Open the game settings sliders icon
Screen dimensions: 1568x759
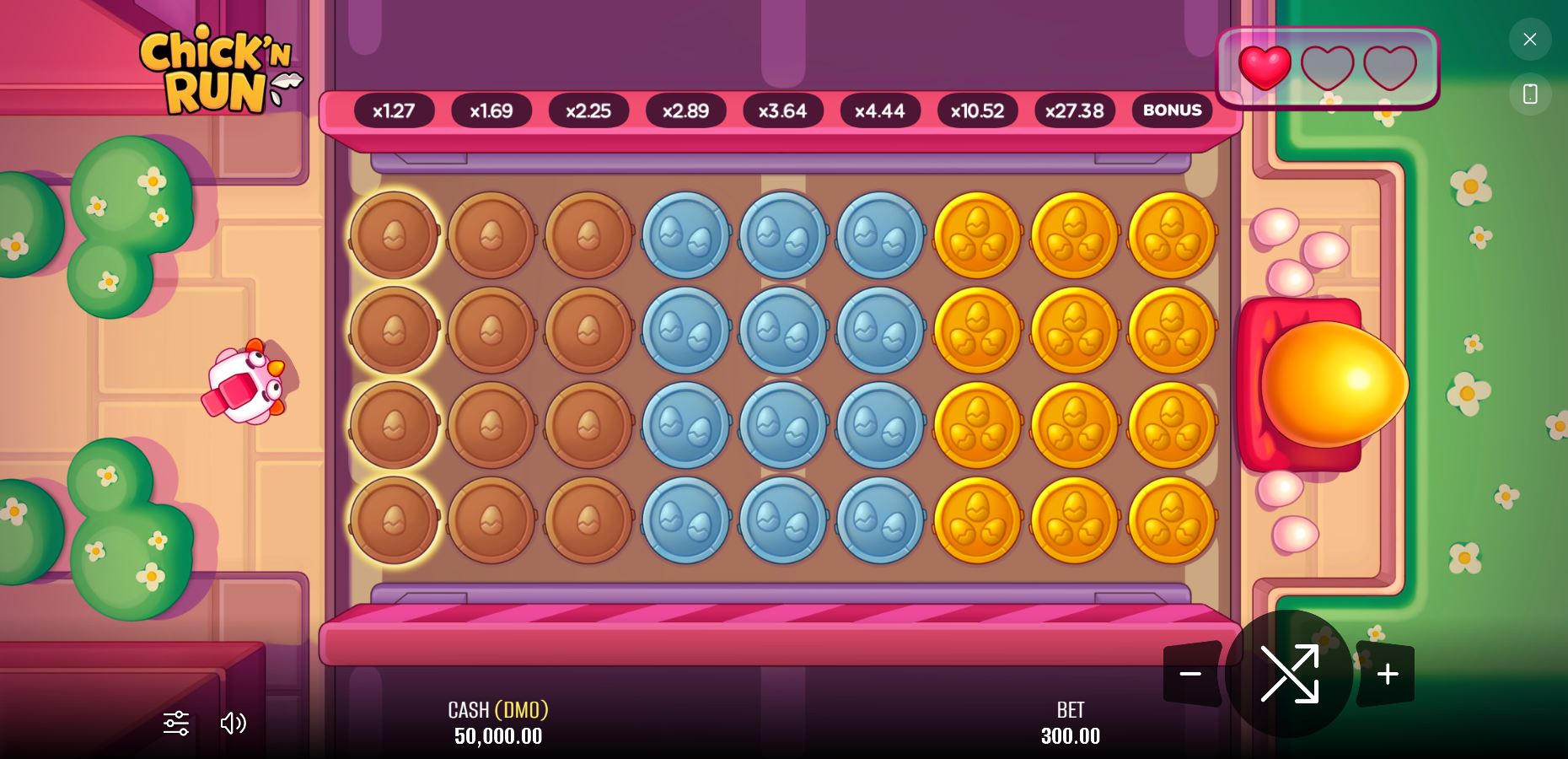[175, 724]
